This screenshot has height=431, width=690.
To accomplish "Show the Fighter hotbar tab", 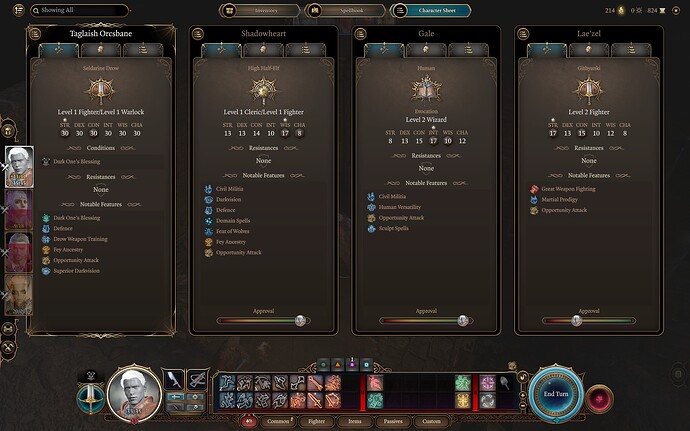I will pos(317,422).
